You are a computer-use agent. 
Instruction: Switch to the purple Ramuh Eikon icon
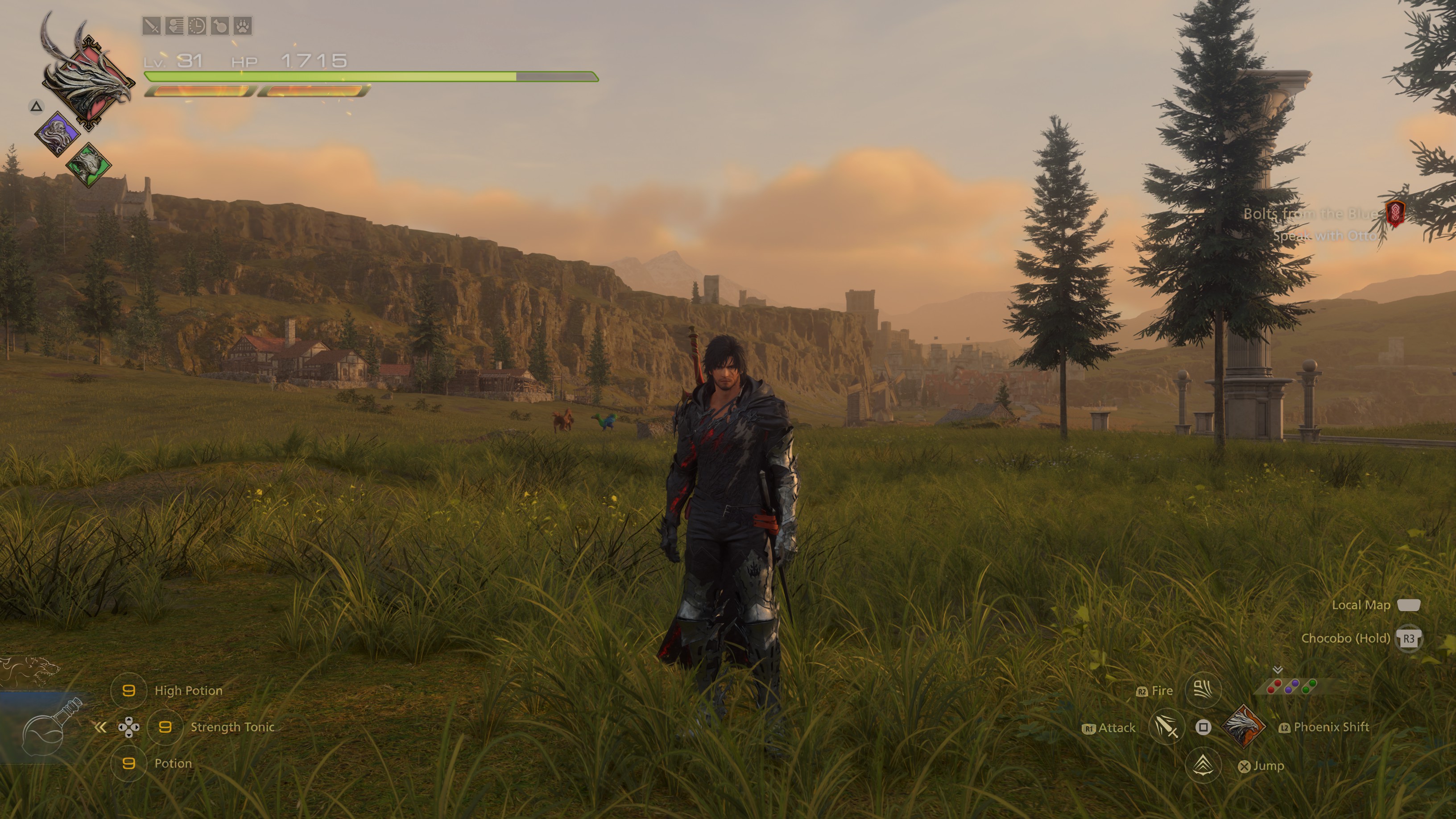point(57,134)
